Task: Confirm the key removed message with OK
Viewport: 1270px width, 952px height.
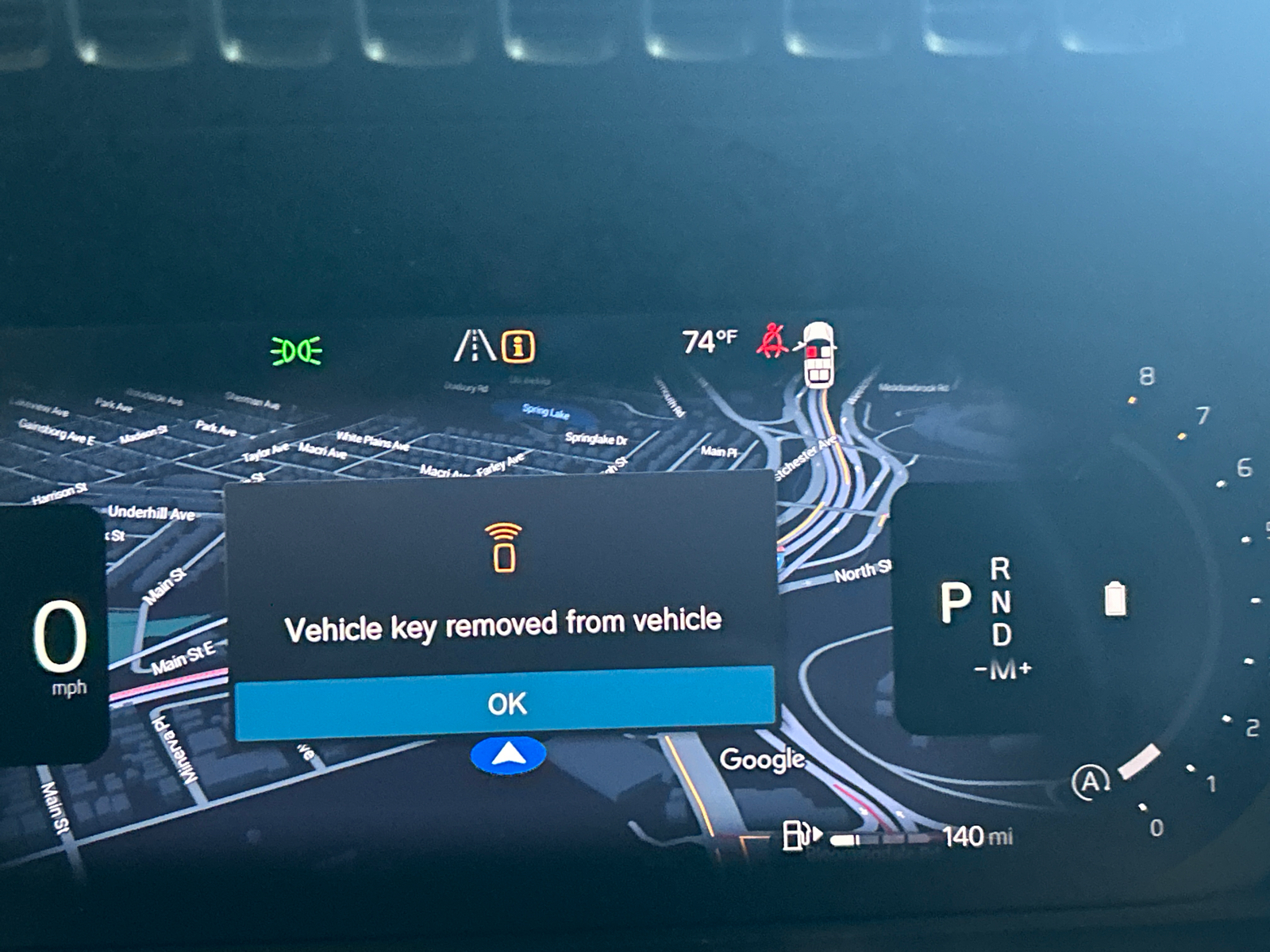Action: 506,703
